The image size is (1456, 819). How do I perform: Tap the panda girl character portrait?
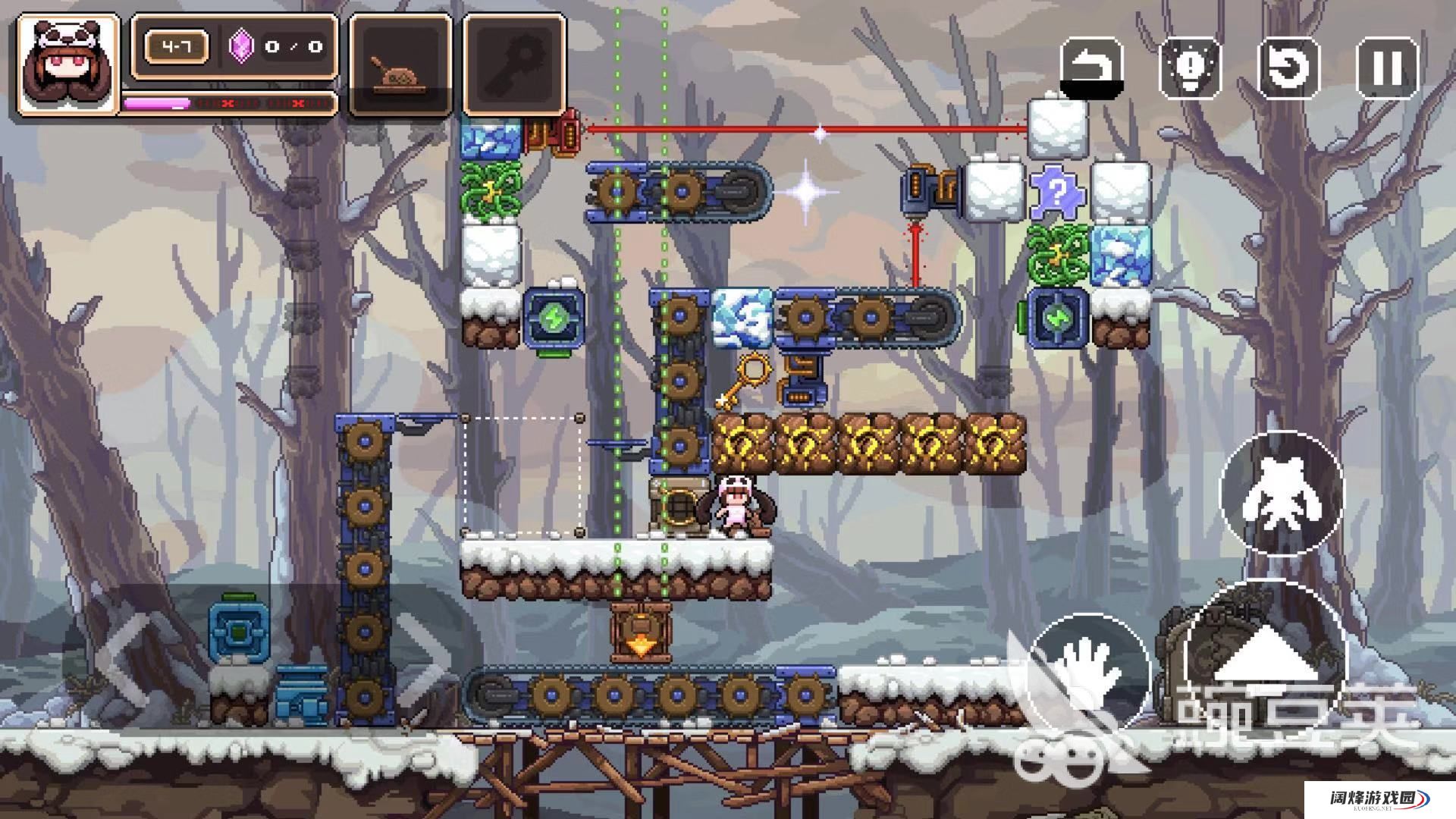pos(68,64)
